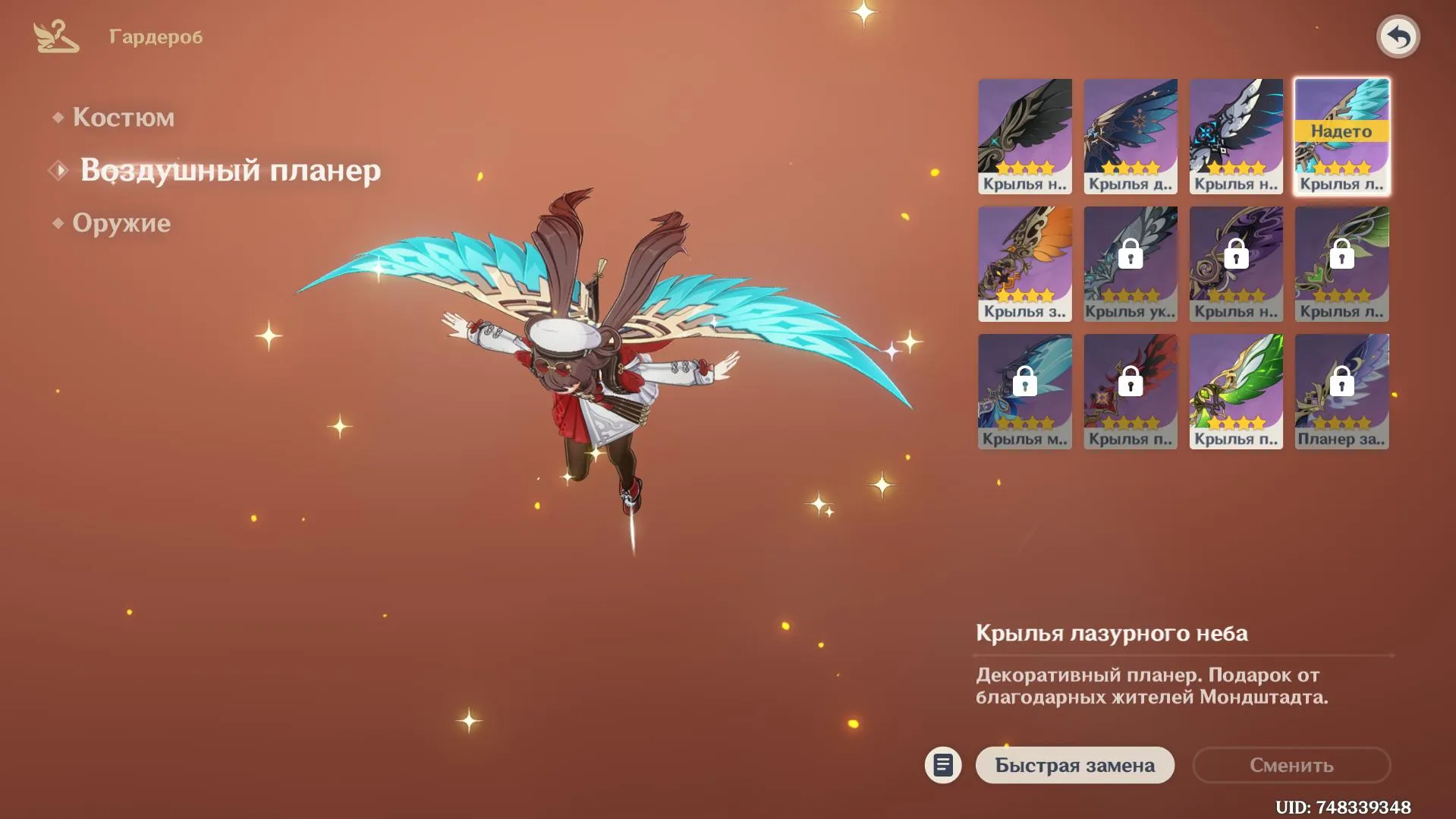The height and width of the screenshot is (819, 1456).
Task: Select the equipped Крылья лазурного неба glider
Action: click(x=1341, y=135)
